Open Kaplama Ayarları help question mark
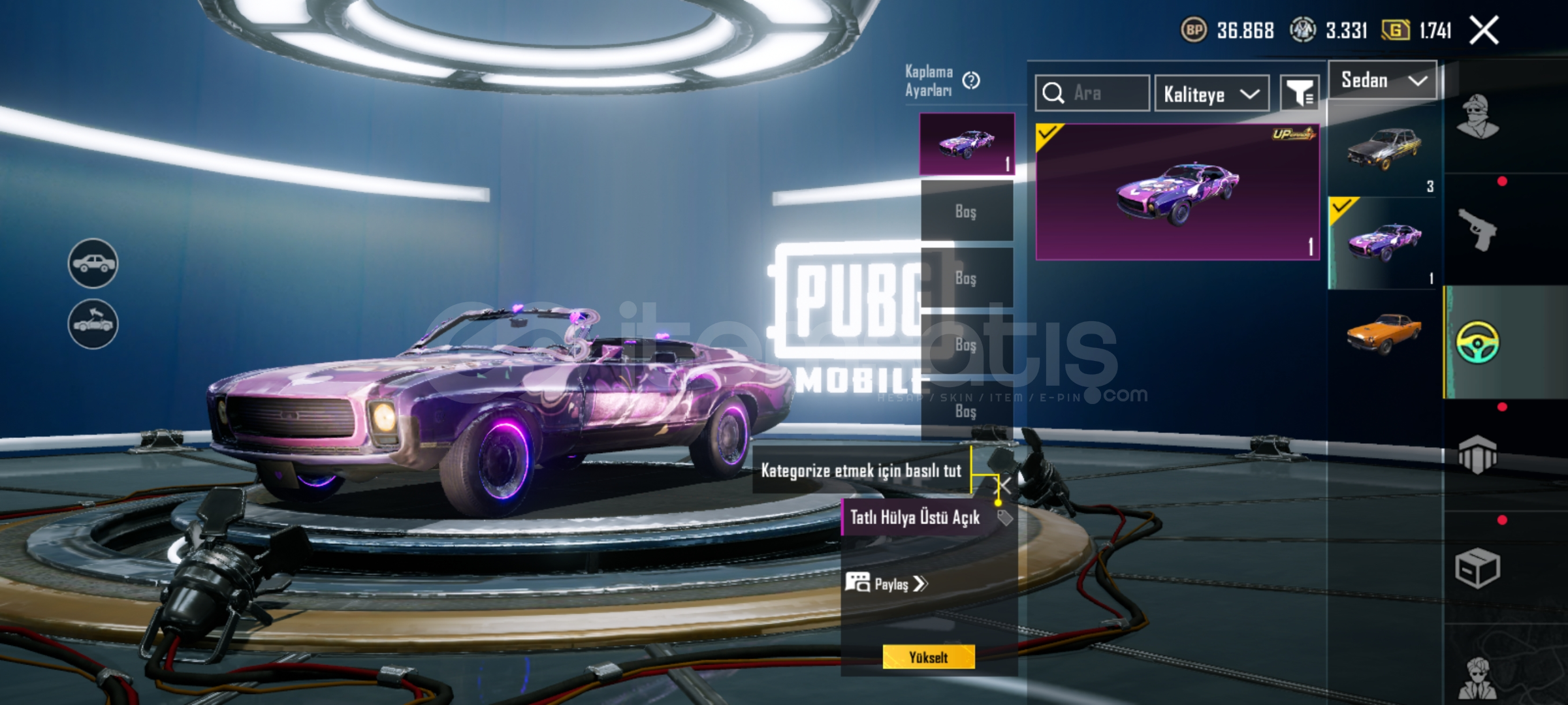Image resolution: width=1568 pixels, height=705 pixels. (x=971, y=80)
